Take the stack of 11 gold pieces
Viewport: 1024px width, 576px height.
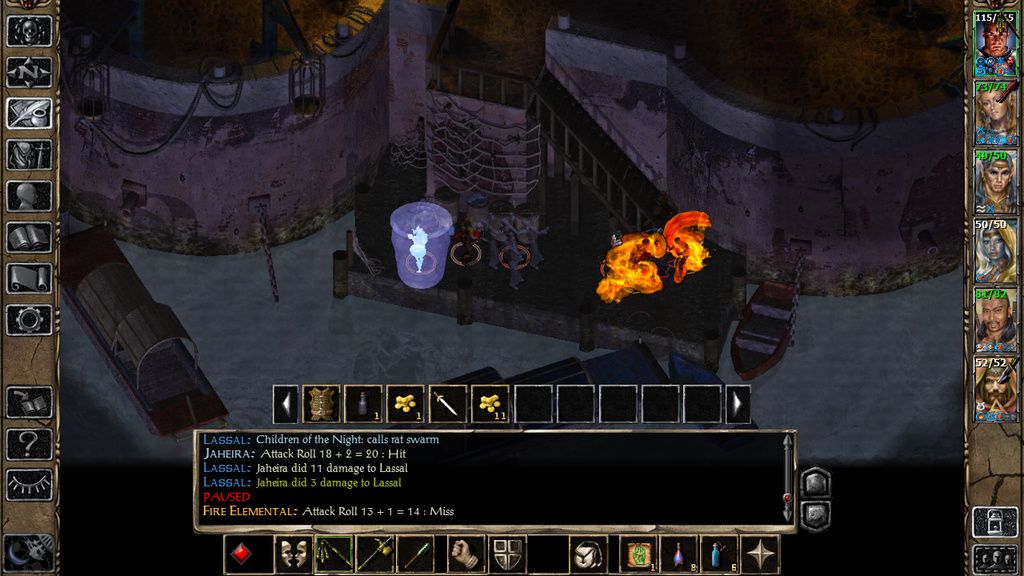coord(489,404)
